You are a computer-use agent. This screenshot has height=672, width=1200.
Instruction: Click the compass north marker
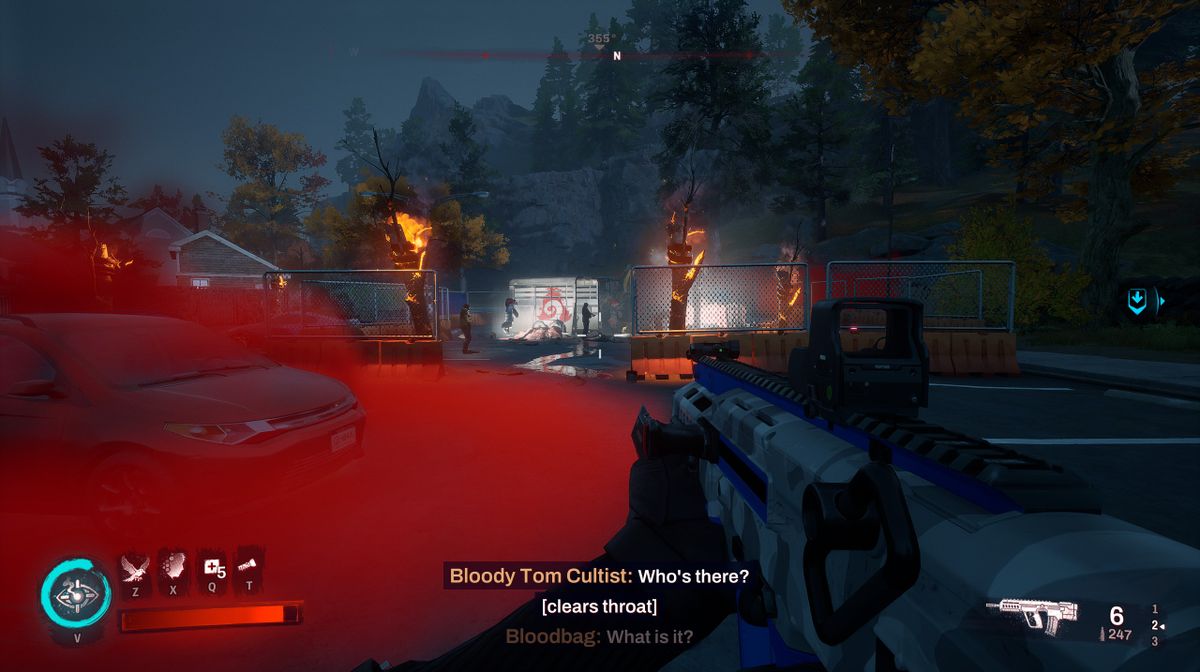[617, 56]
